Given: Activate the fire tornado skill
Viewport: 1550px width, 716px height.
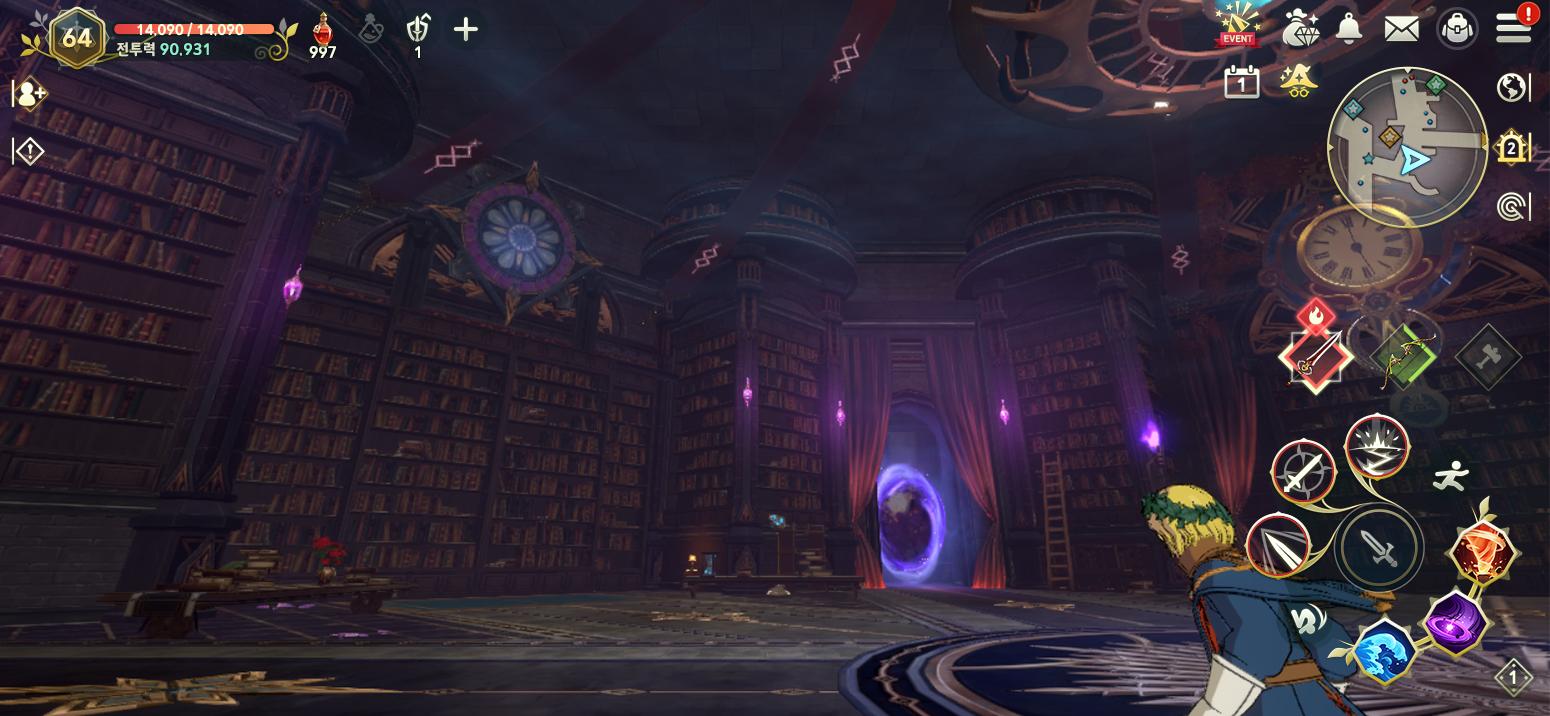Looking at the screenshot, I should [1484, 553].
